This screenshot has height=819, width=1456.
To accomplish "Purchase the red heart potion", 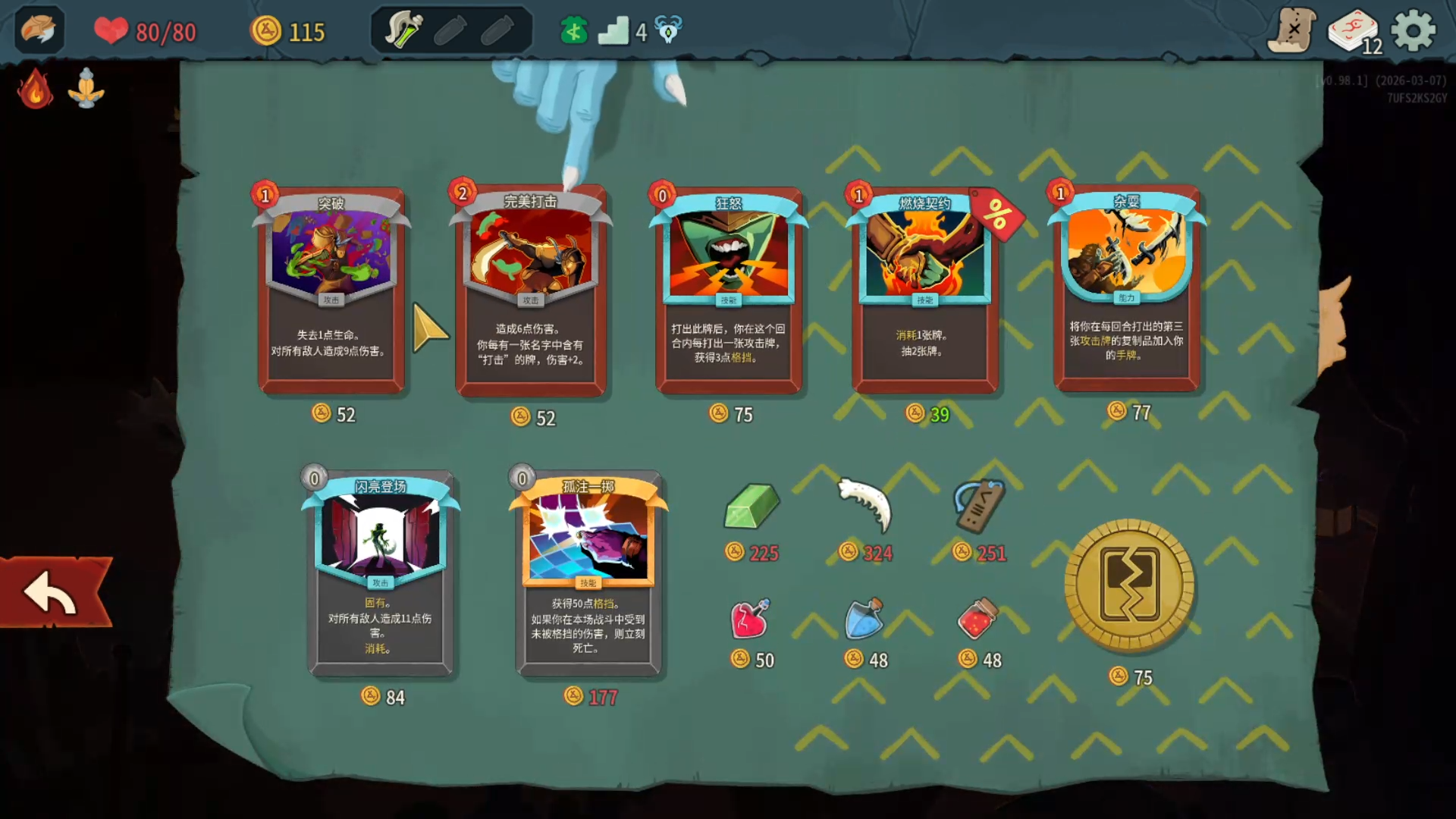I will click(750, 619).
